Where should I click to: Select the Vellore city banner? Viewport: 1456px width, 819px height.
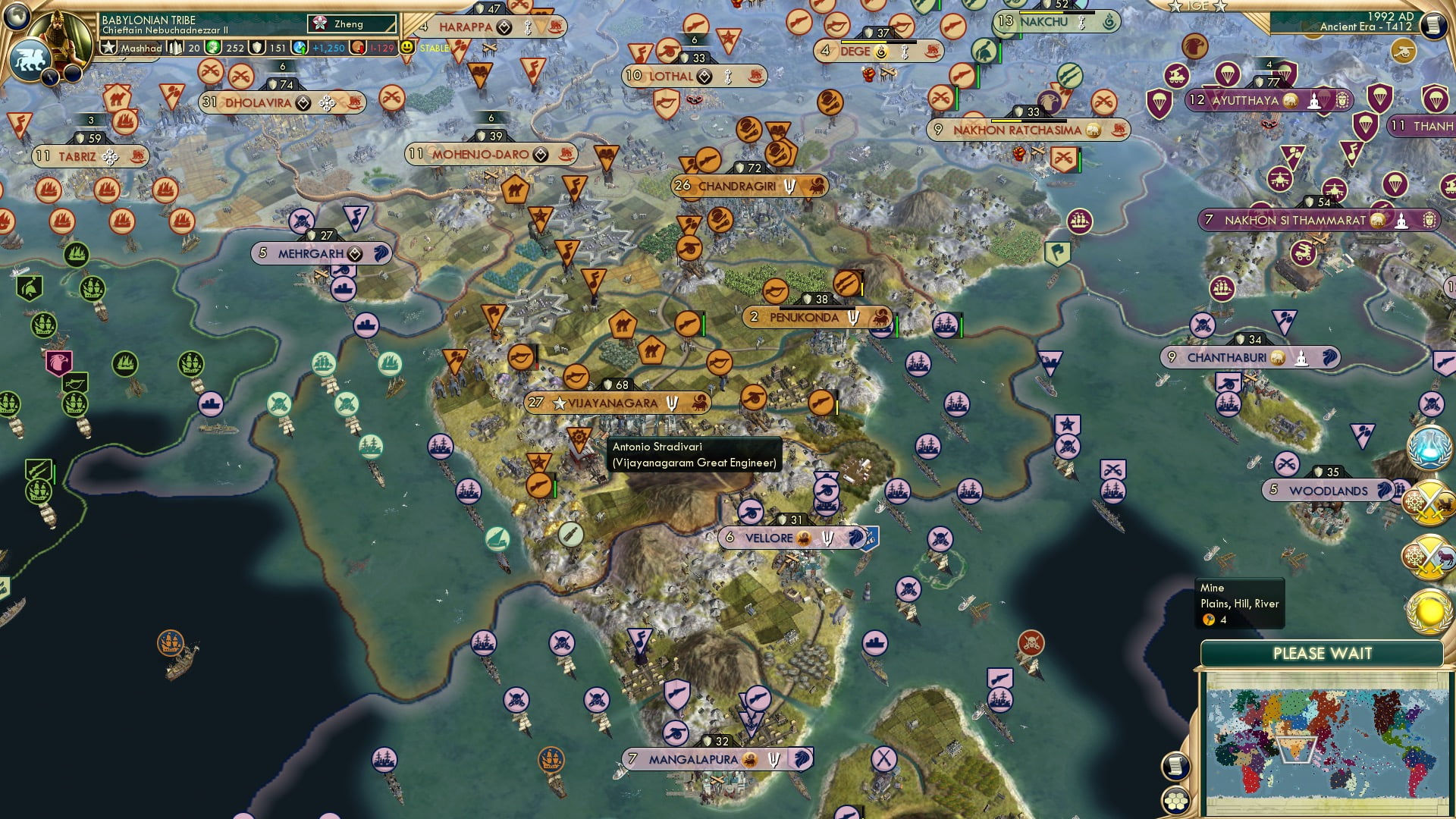[772, 538]
